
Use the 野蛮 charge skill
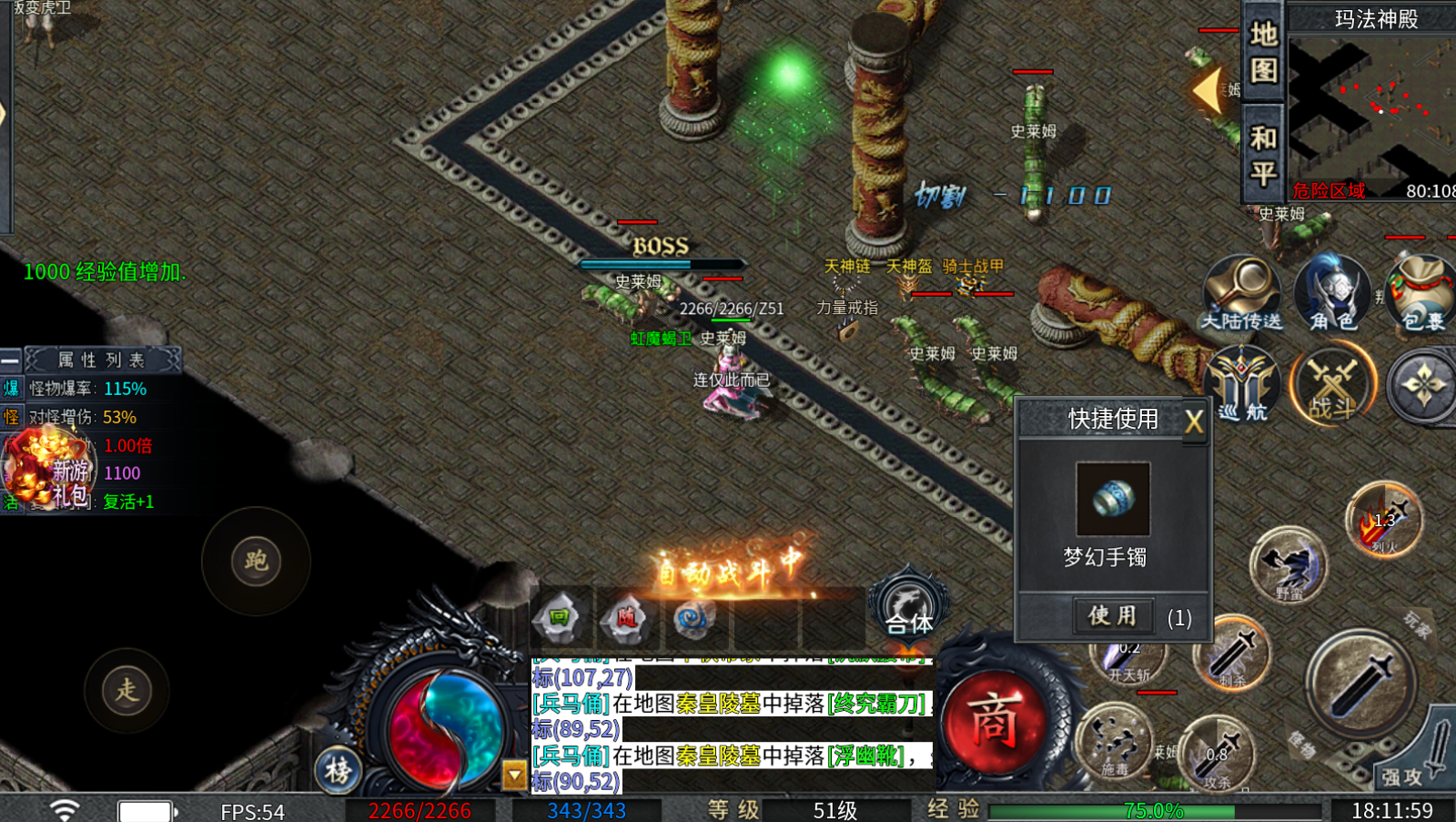(x=1289, y=565)
